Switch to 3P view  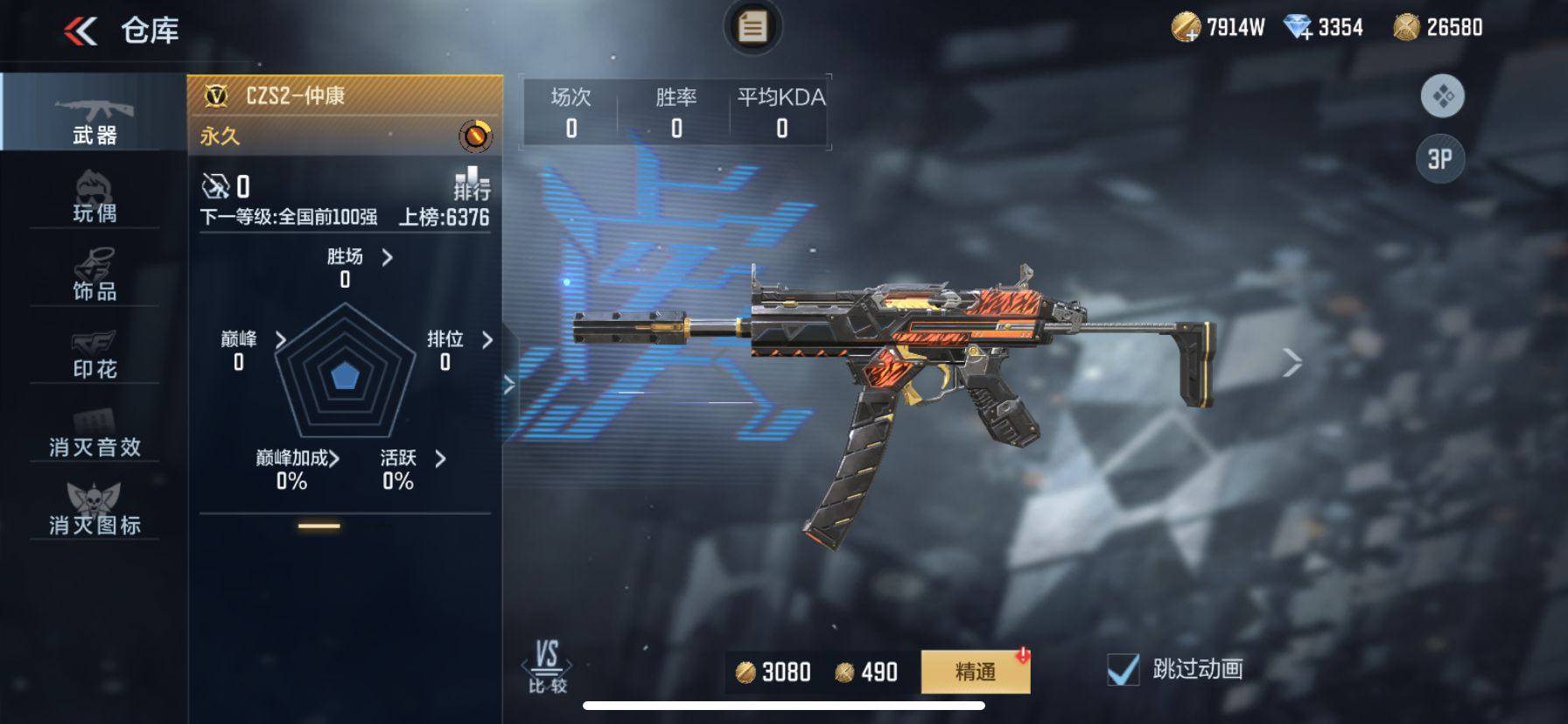1440,159
